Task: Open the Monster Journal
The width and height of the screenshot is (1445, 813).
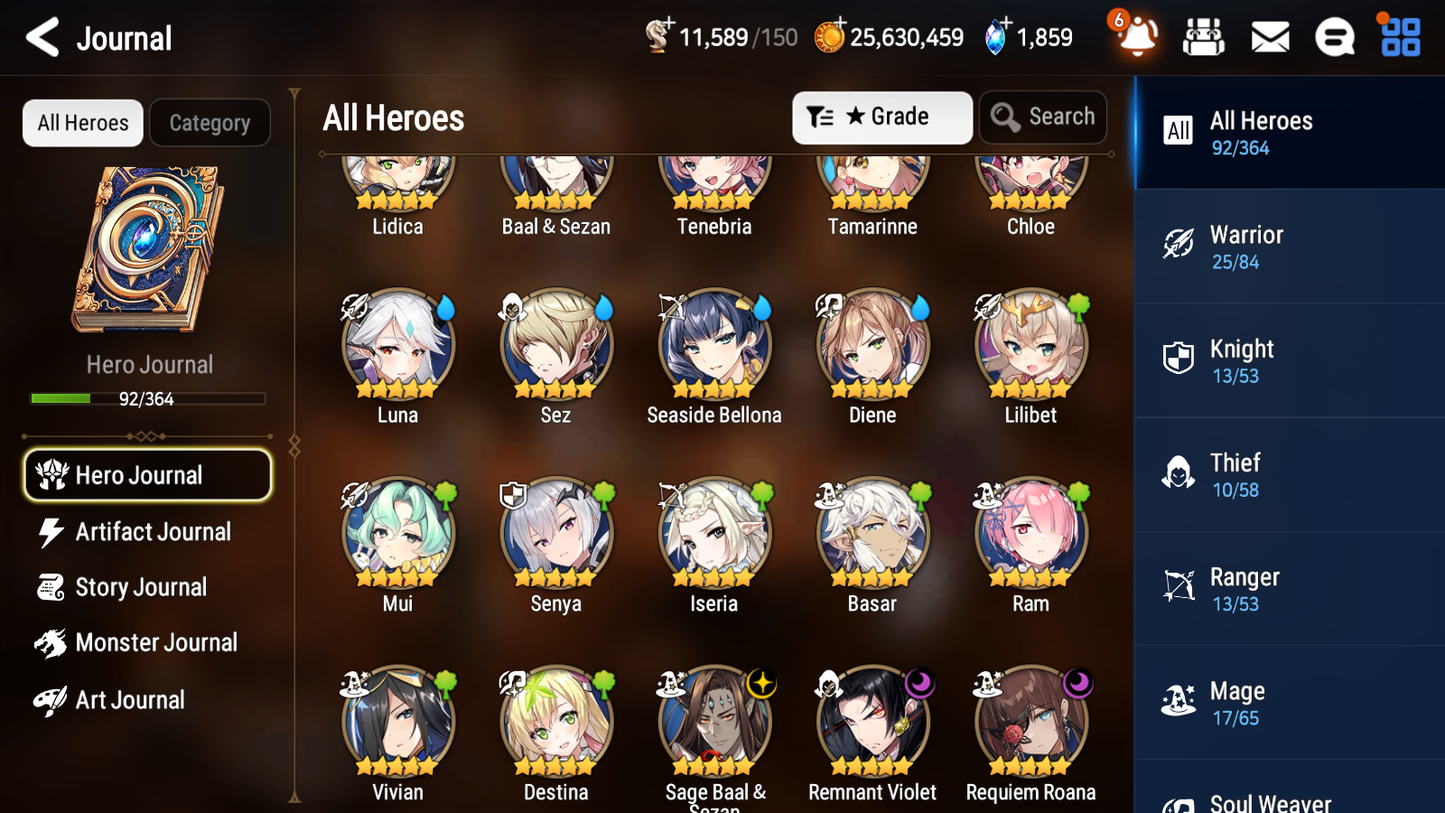Action: point(155,643)
